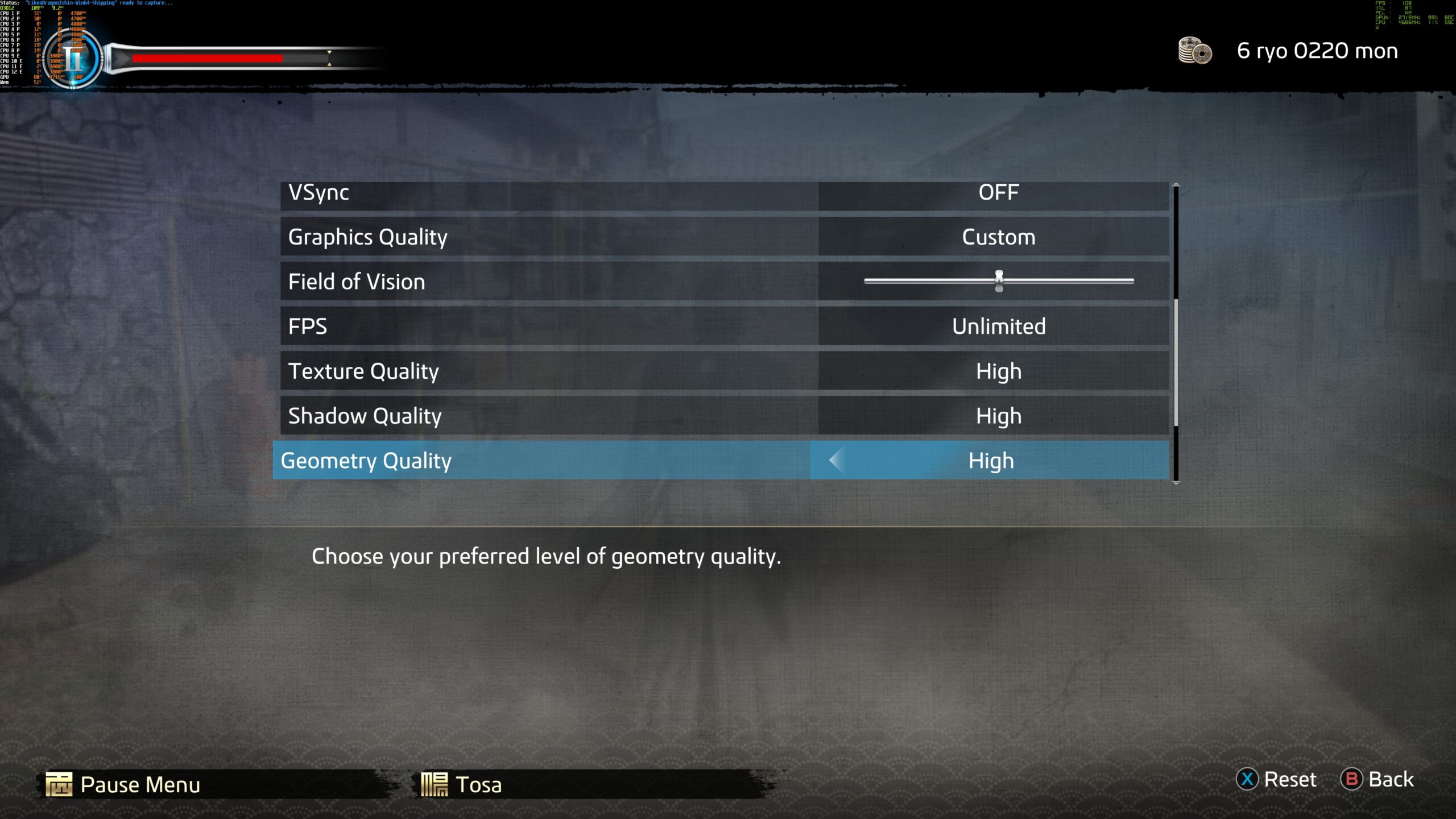The image size is (1456, 819).
Task: Select the FPS limit row
Action: 549,326
